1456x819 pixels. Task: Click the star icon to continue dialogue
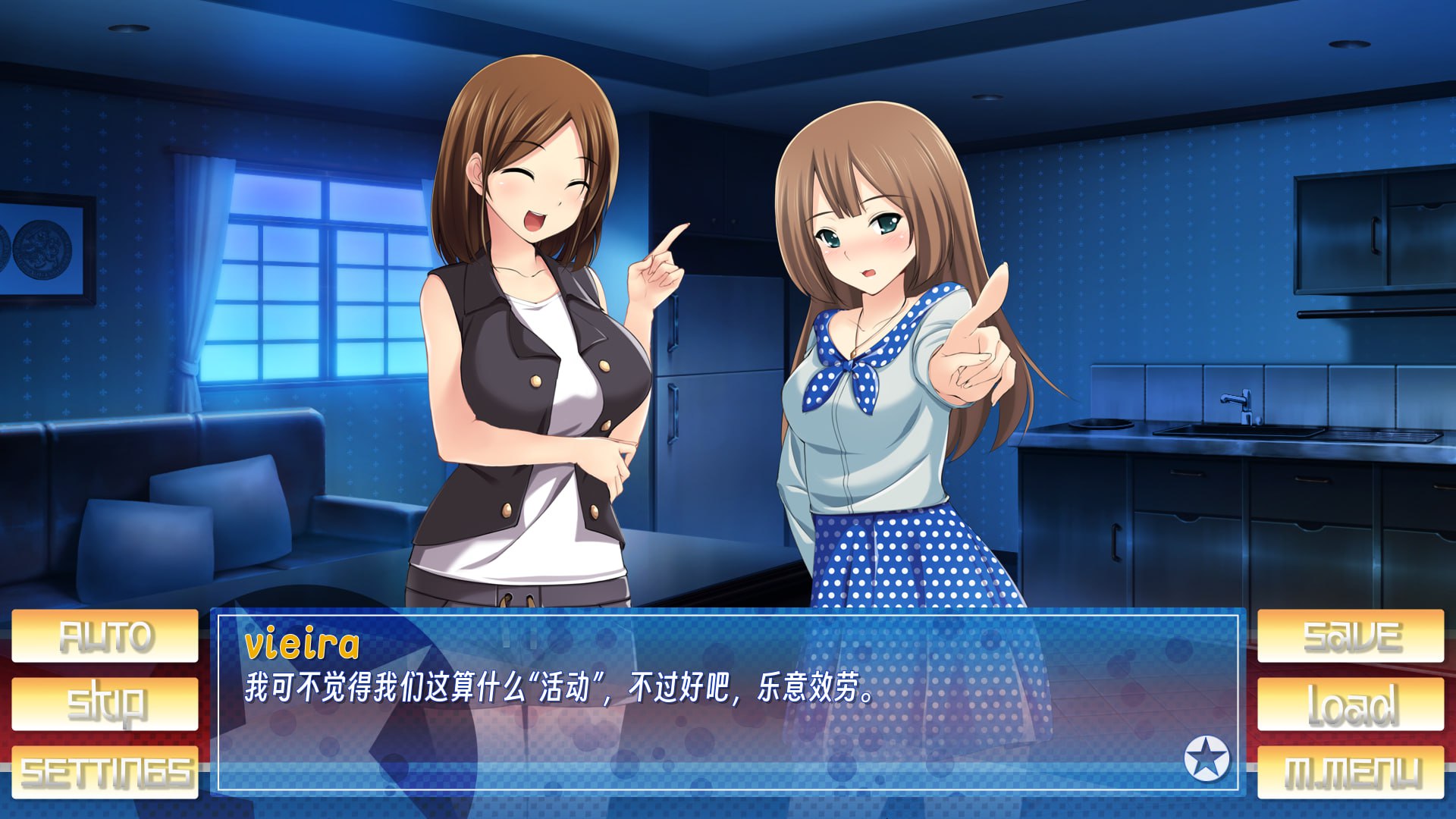click(1206, 758)
